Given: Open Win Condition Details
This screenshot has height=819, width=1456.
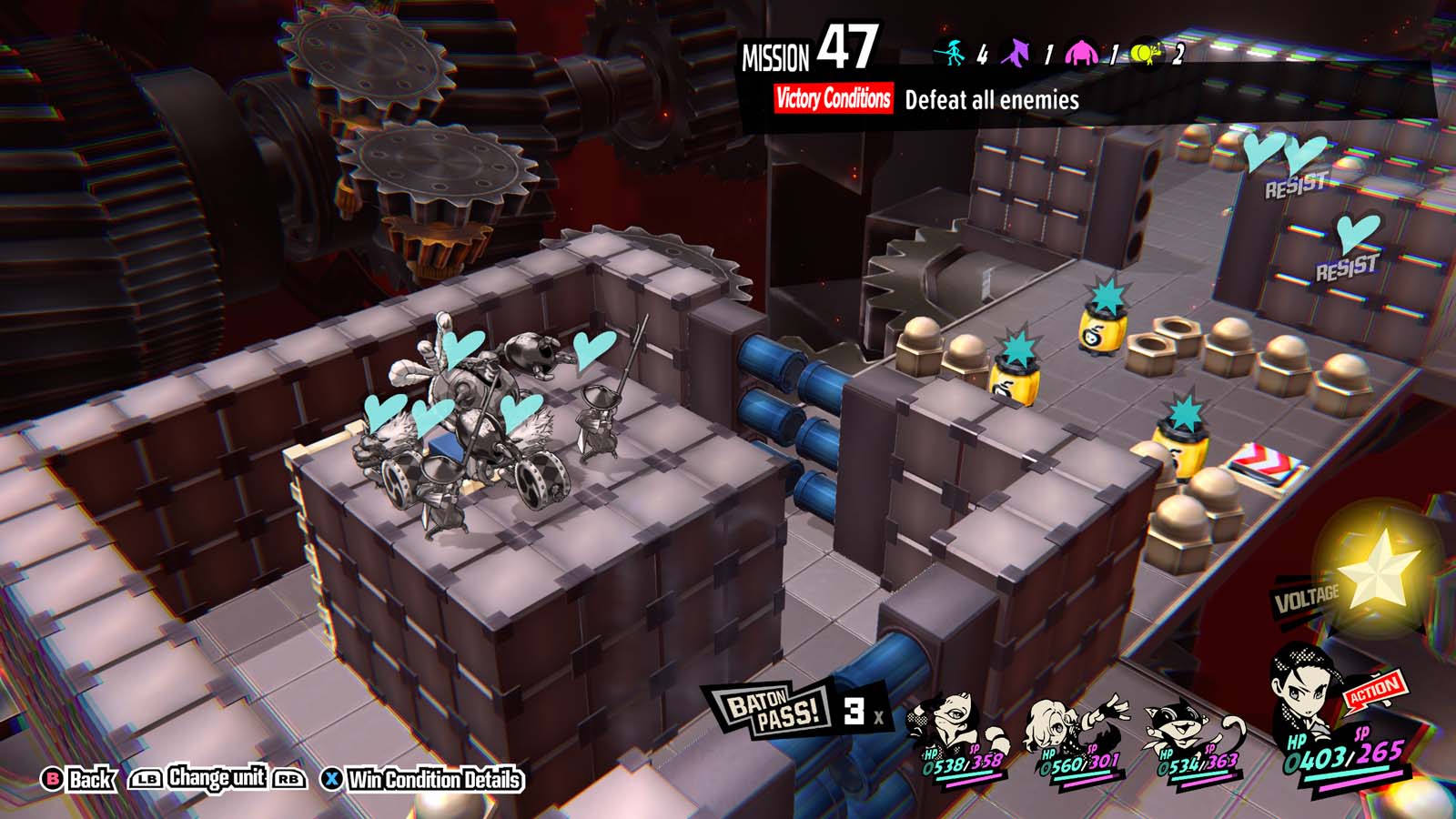Looking at the screenshot, I should coord(423,780).
